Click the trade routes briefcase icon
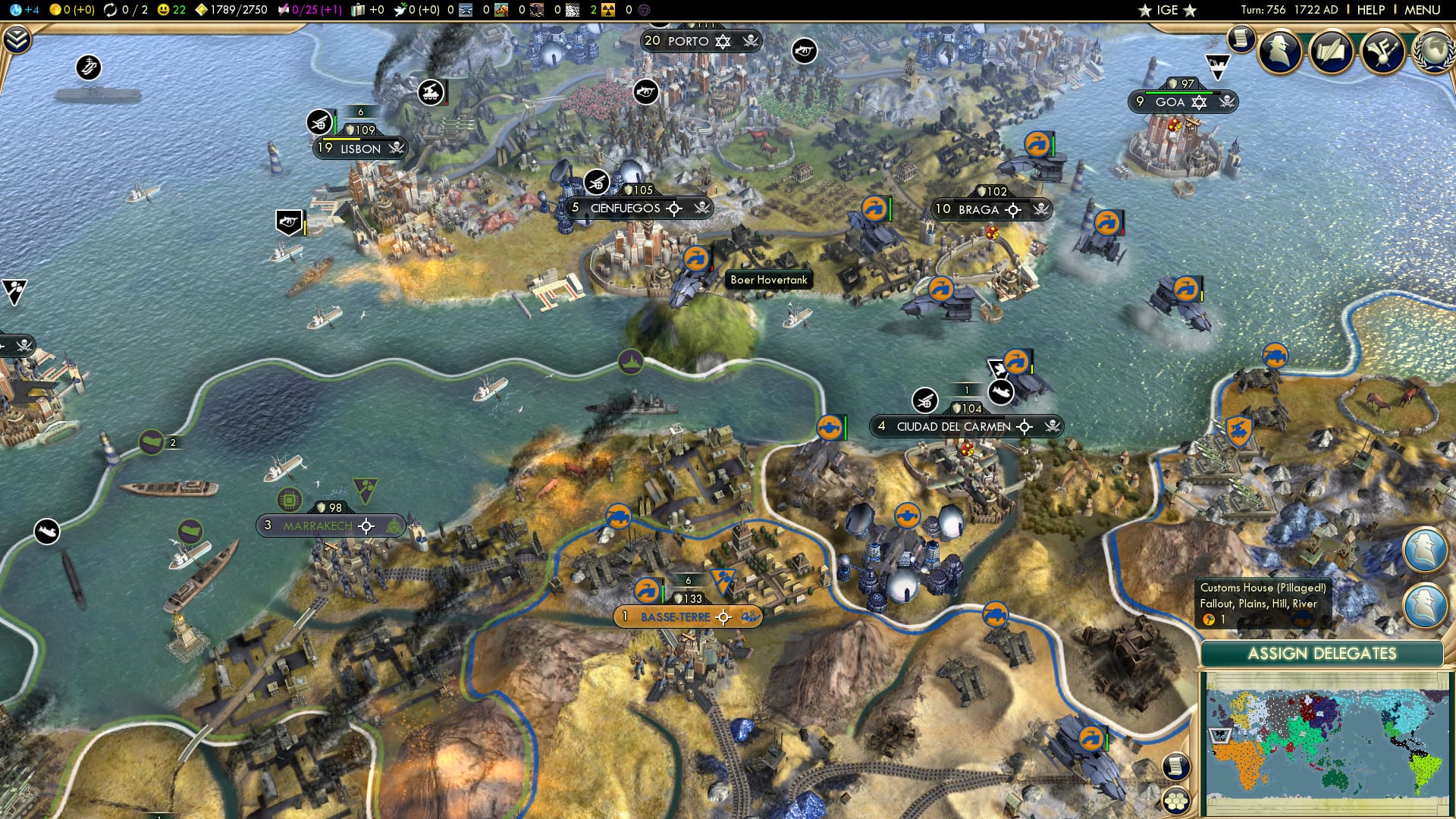The height and width of the screenshot is (819, 1456). coord(356,11)
